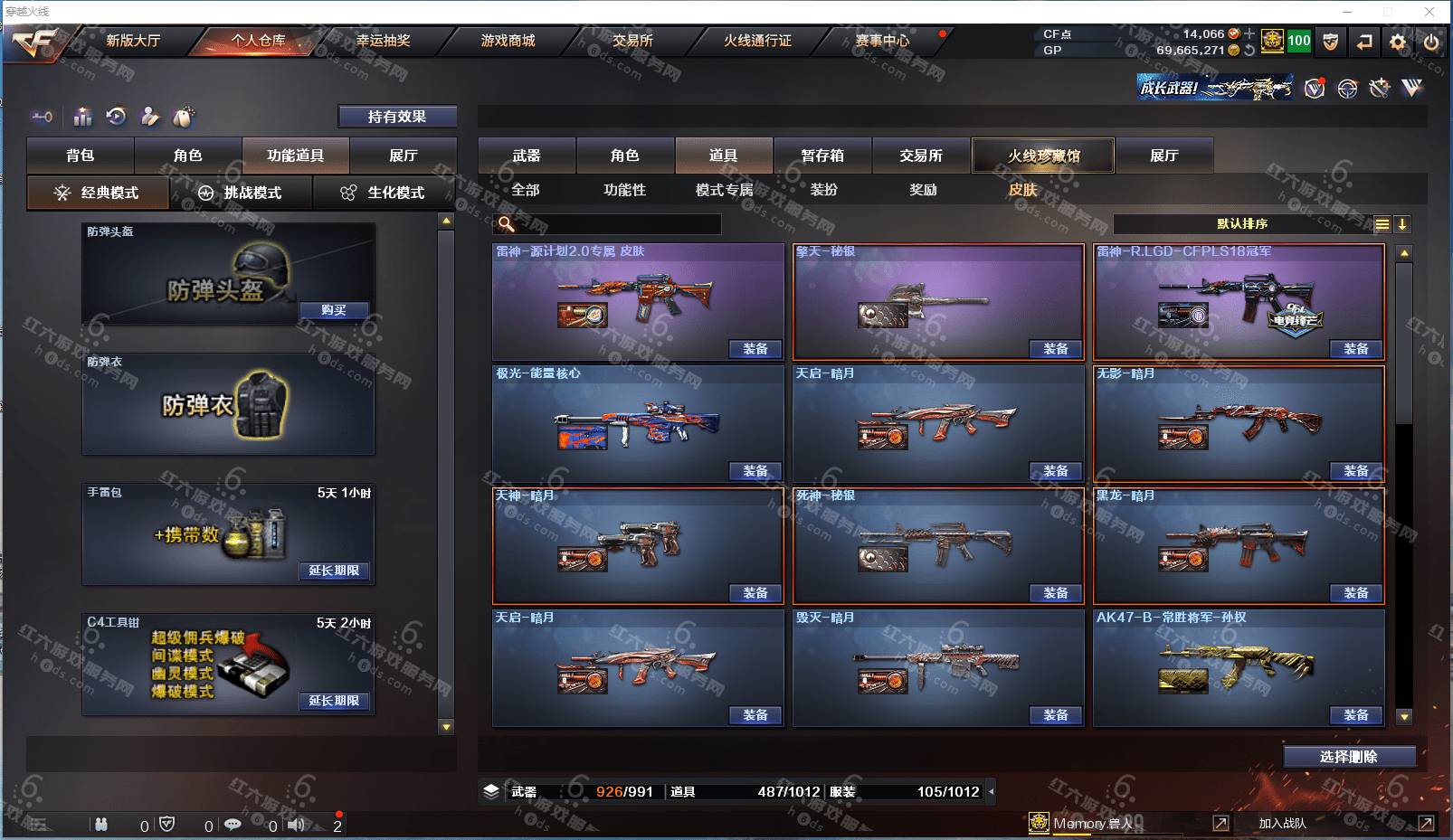The width and height of the screenshot is (1453, 840).
Task: Open the 交易所 top menu entry
Action: pyautogui.click(x=632, y=41)
